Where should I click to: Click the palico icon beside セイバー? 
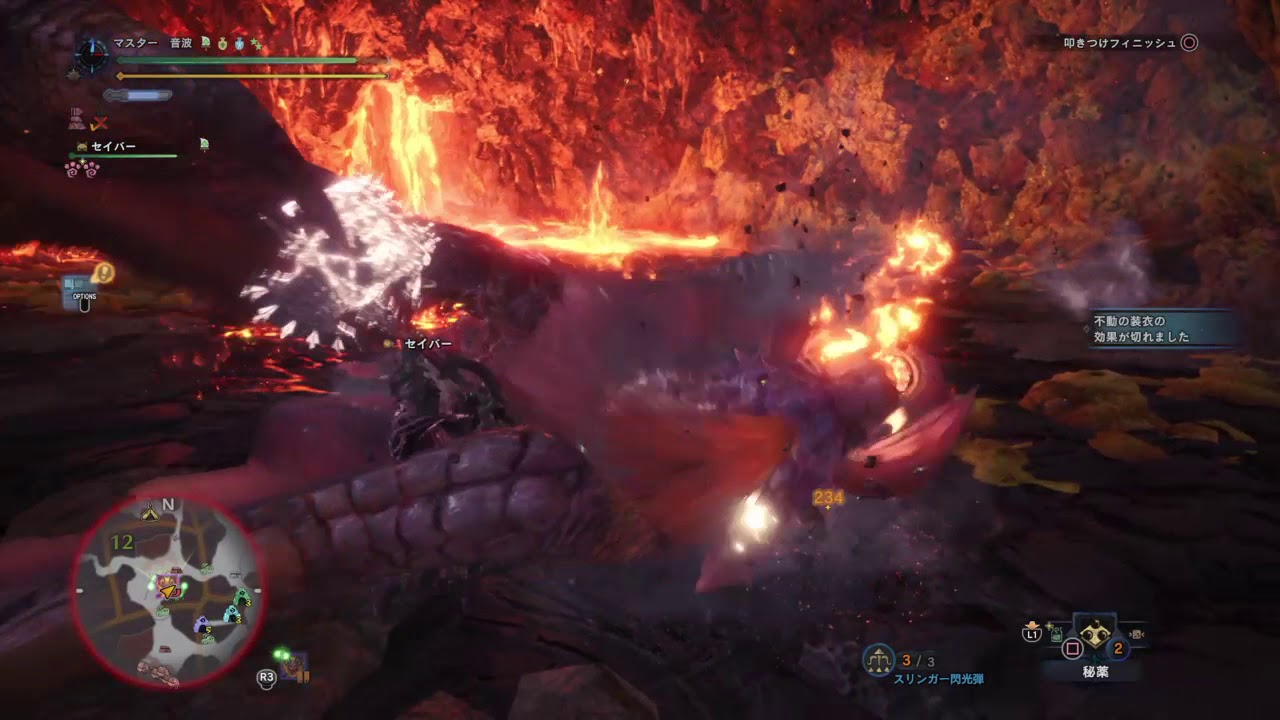pos(81,144)
